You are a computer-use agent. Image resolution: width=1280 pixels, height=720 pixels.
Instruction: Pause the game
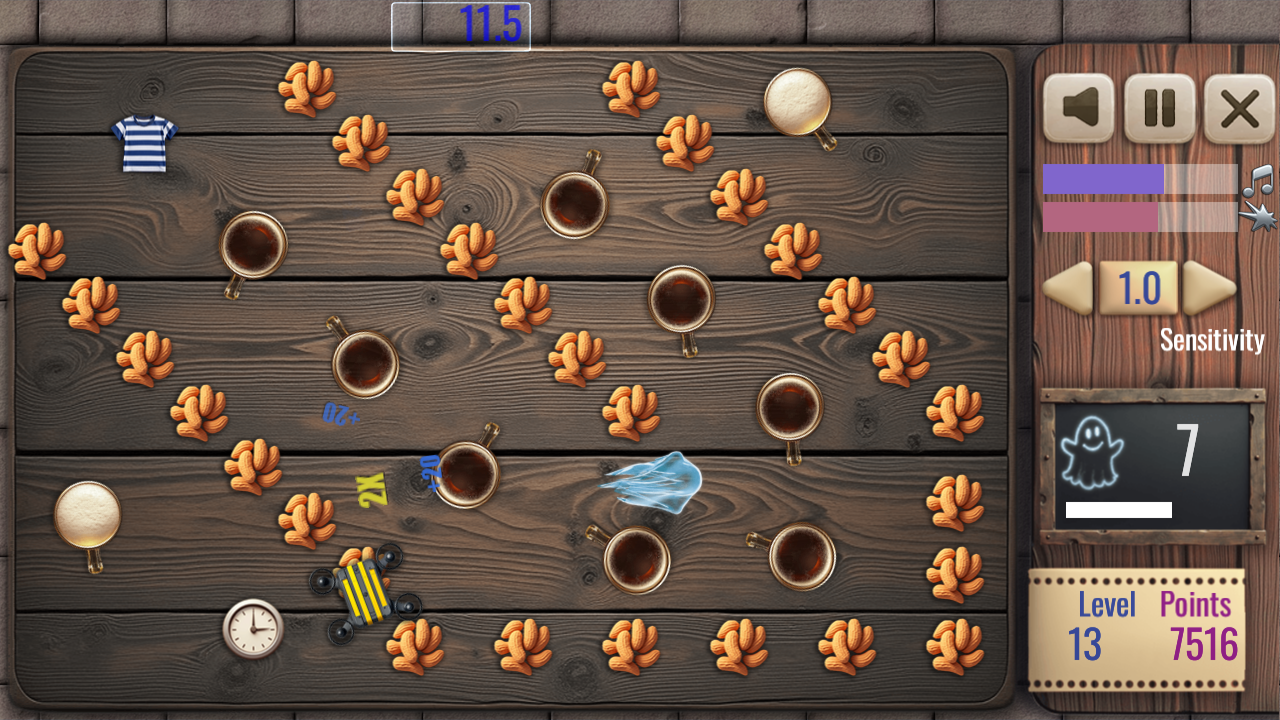(x=1160, y=109)
